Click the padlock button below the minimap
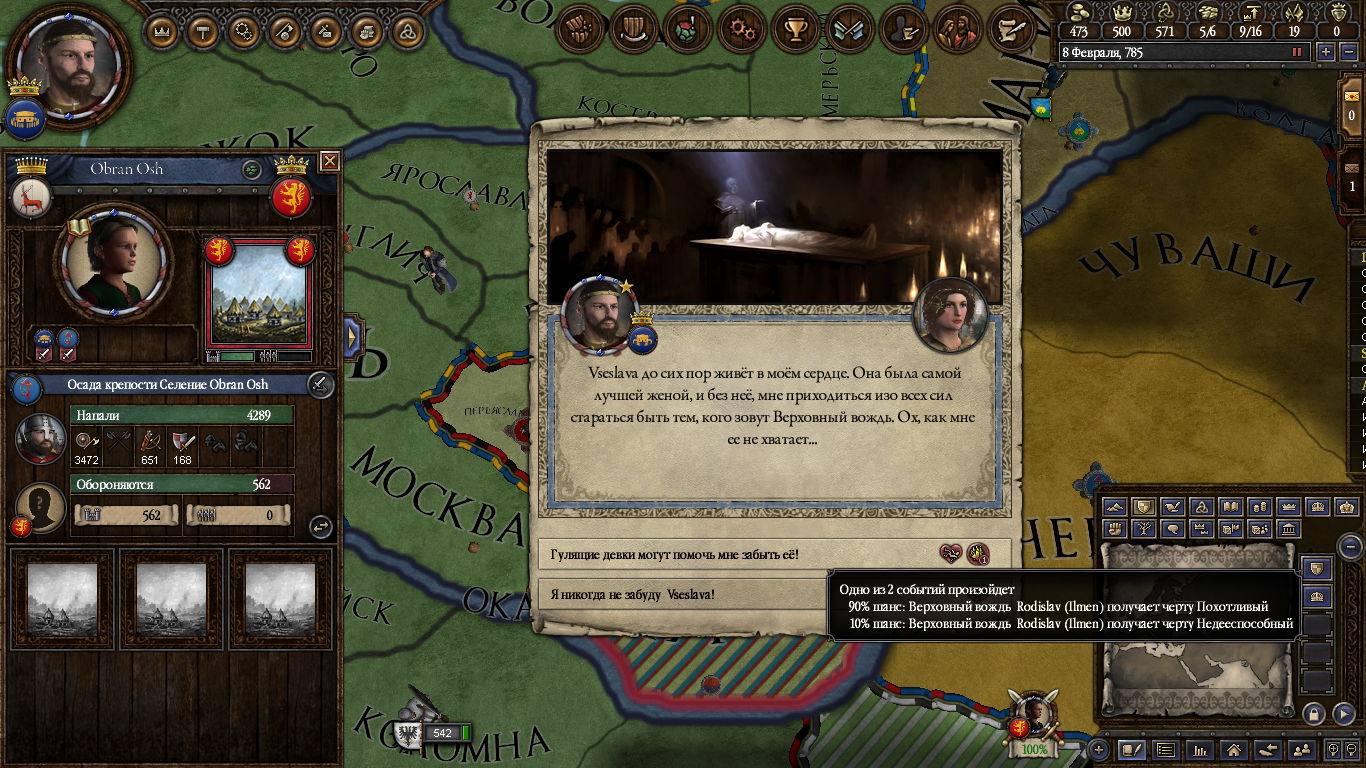Viewport: 1366px width, 768px height. (x=1313, y=713)
